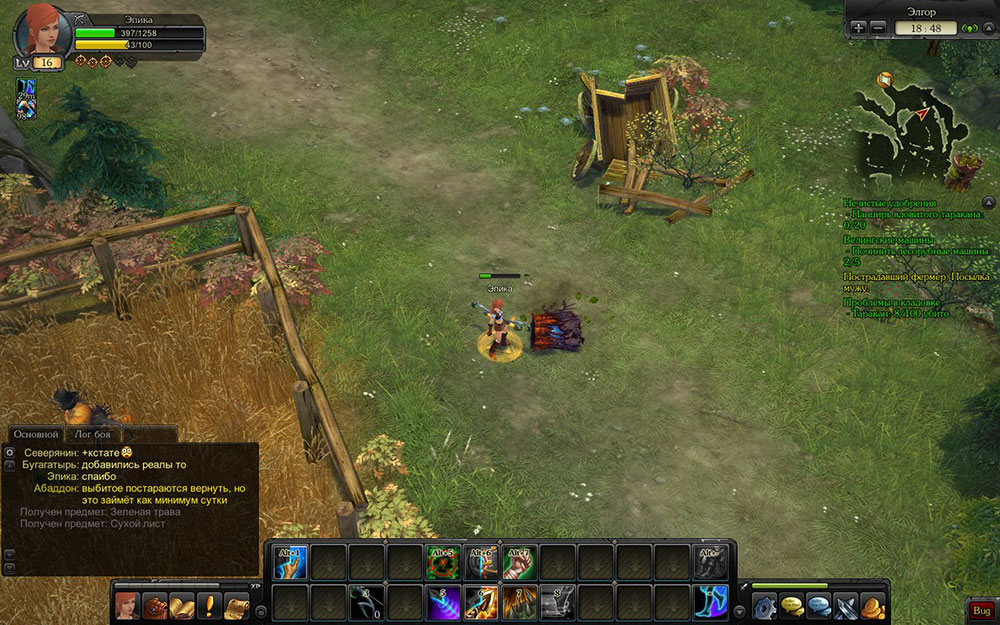This screenshot has width=1000, height=625.
Task: Zoom out the minimap with minus button
Action: click(878, 28)
